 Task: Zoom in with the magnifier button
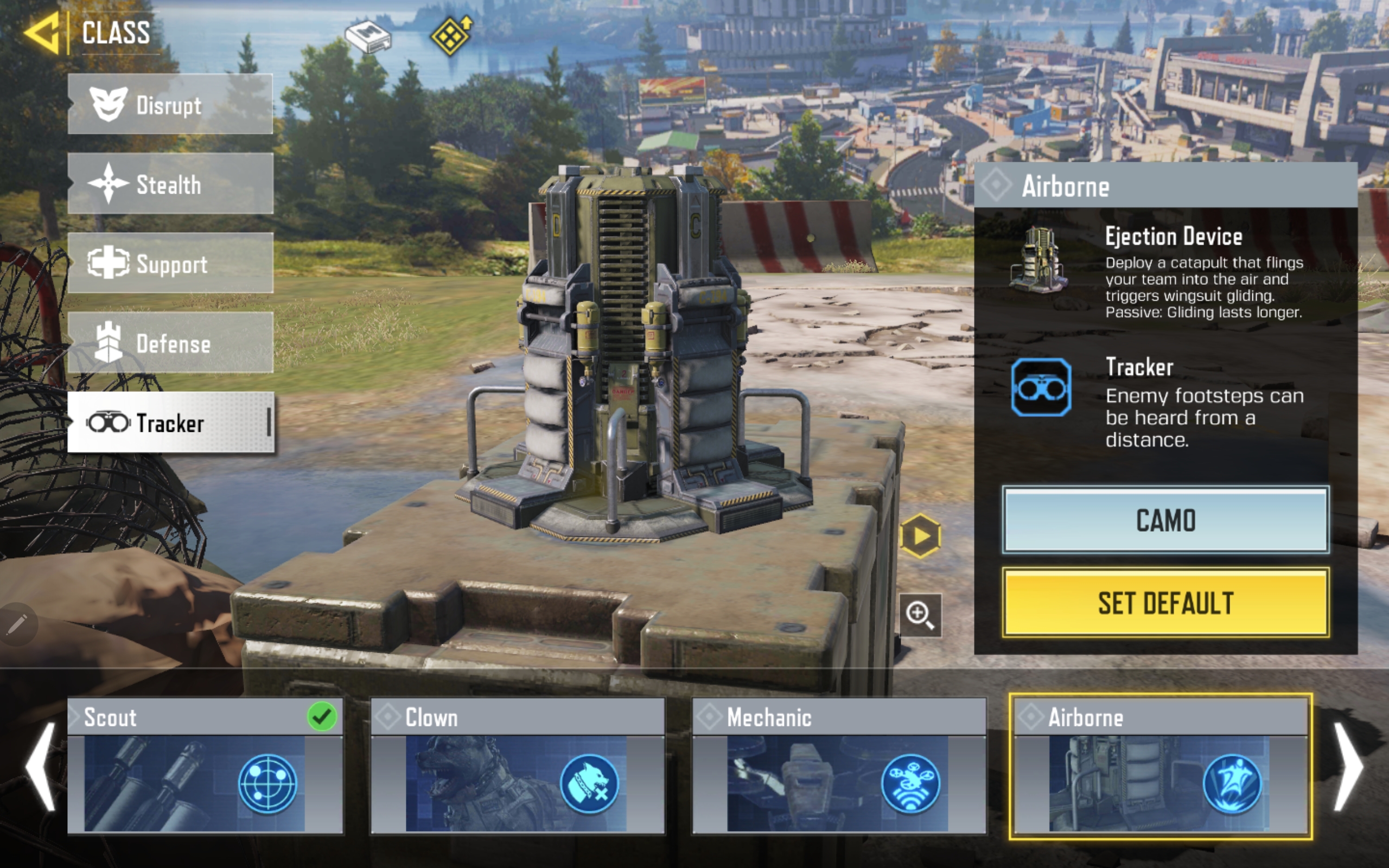[x=920, y=615]
